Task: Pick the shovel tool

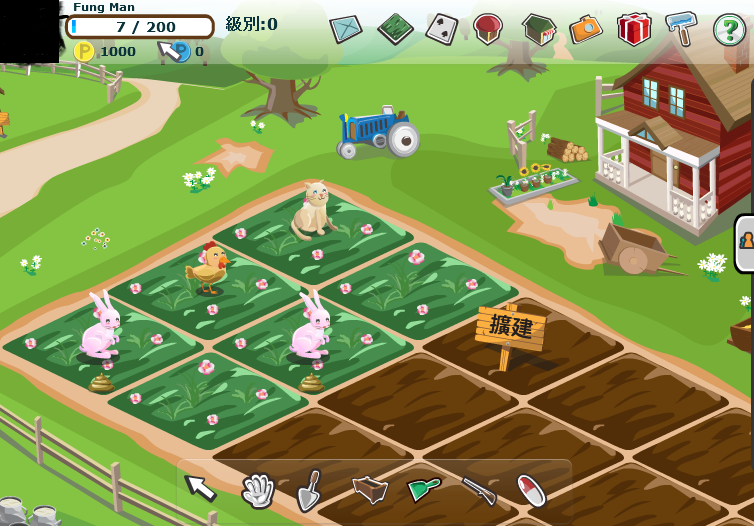Action: 310,489
